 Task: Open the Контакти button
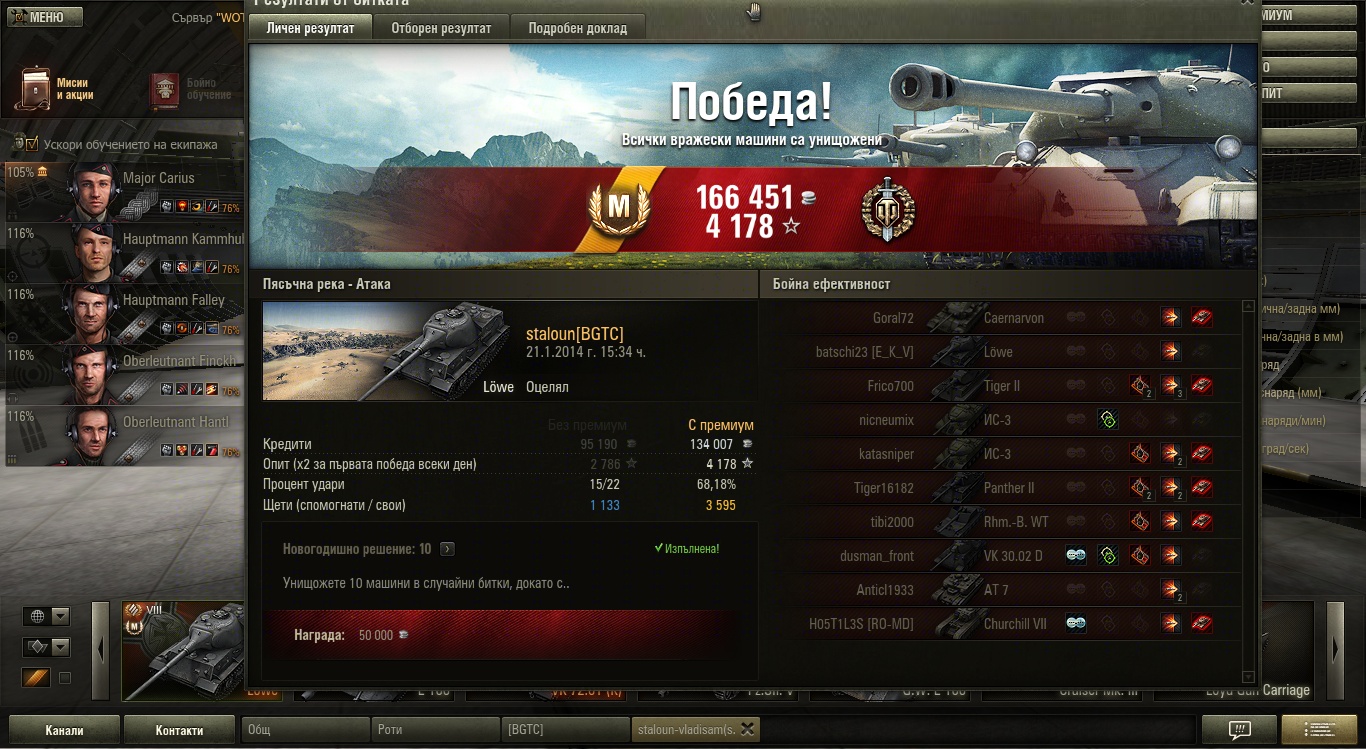[179, 730]
